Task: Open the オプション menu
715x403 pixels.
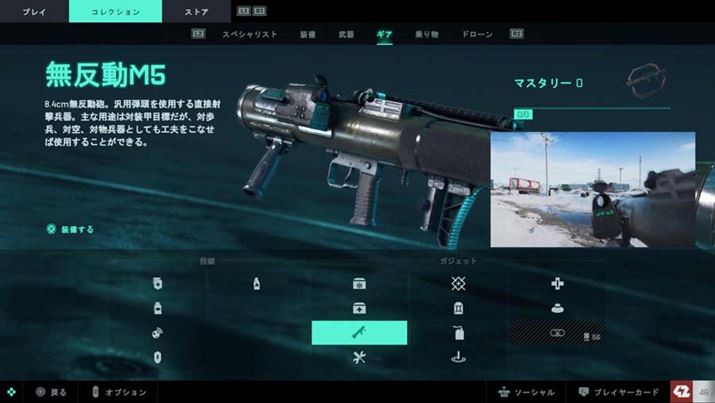Action: tap(119, 392)
